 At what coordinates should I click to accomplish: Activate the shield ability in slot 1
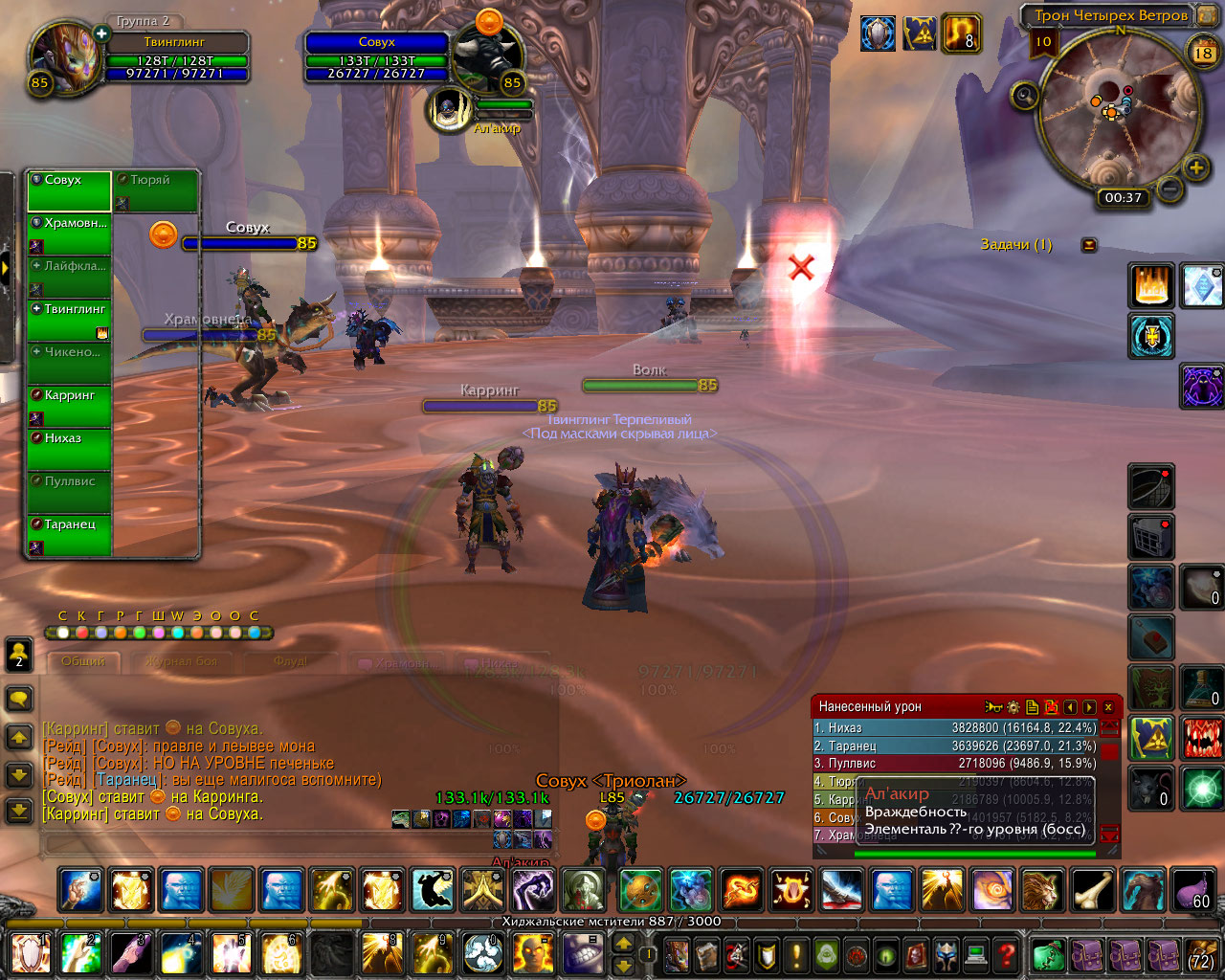31,953
